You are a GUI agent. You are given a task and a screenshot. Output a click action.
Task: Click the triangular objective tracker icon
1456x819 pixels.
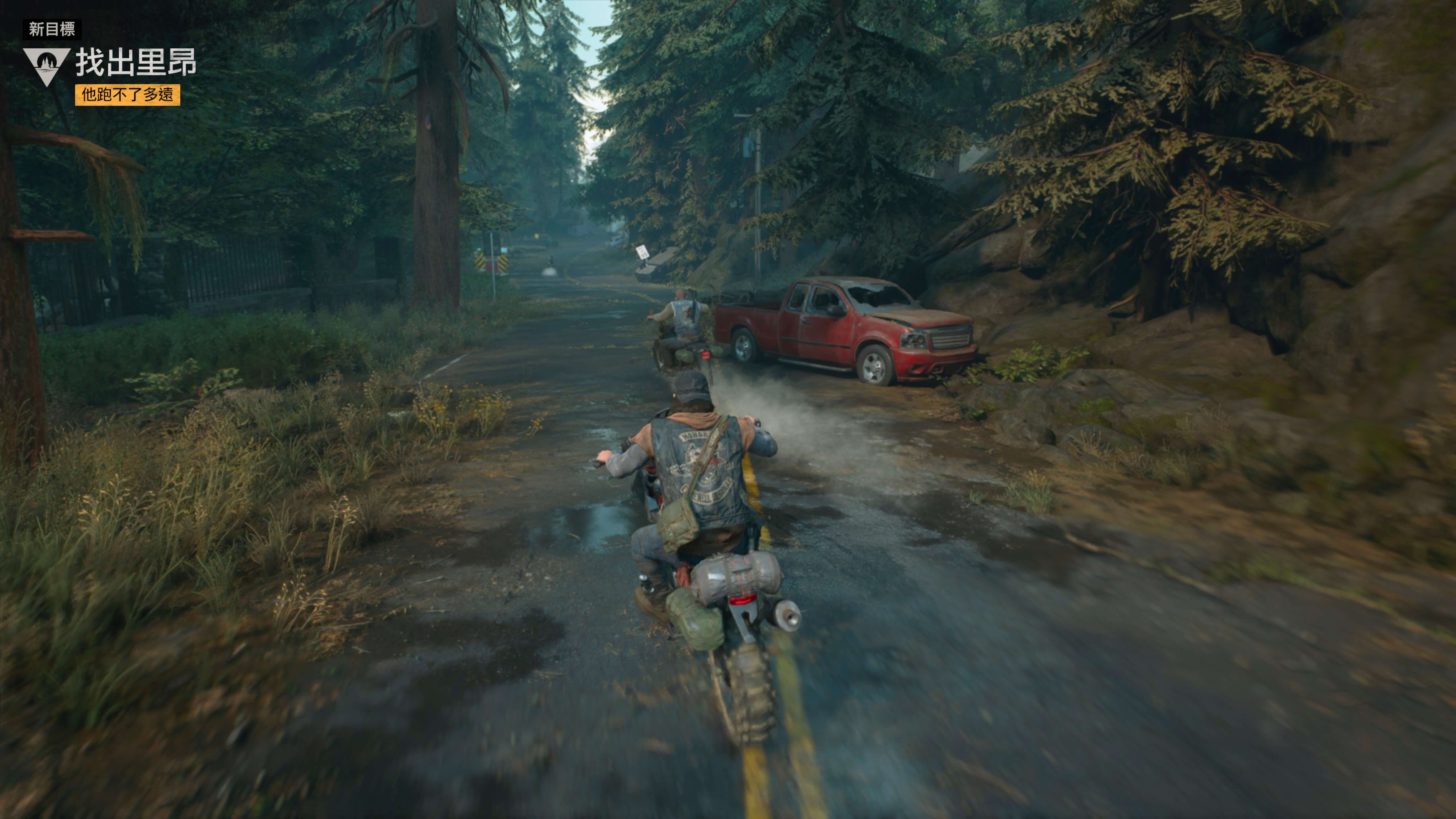(46, 65)
